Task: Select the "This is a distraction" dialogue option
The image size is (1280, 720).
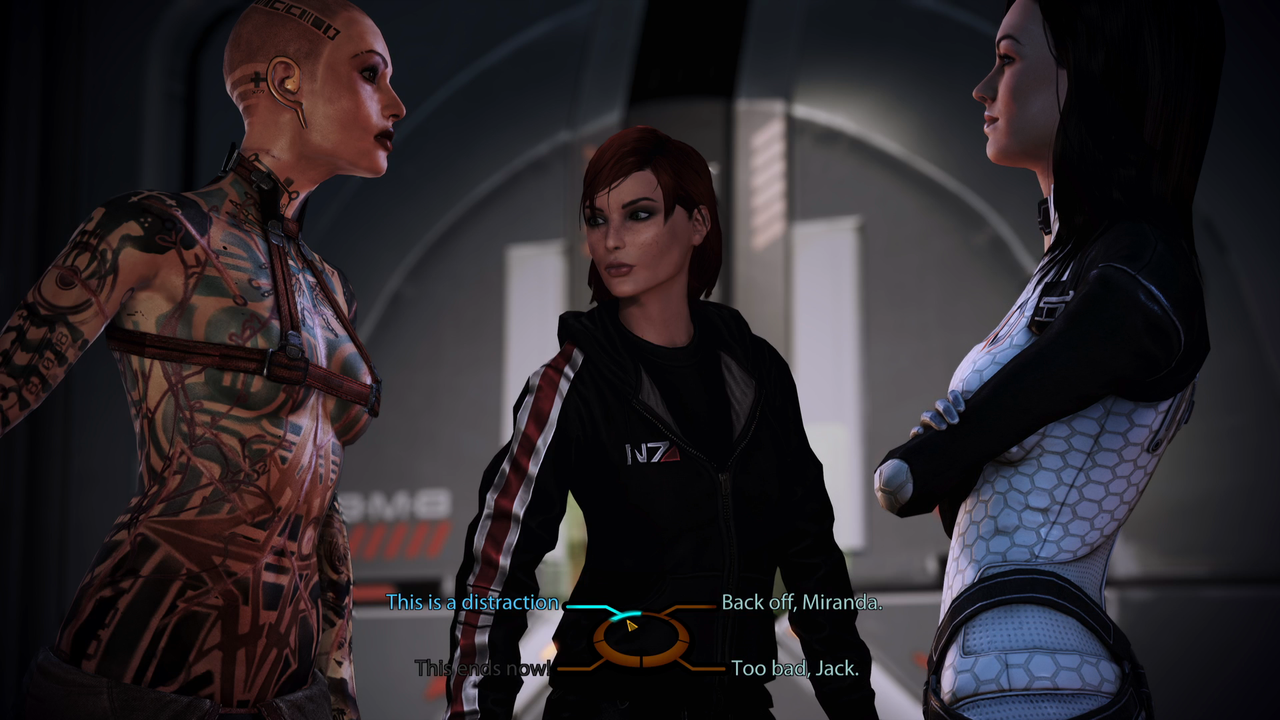Action: coord(475,602)
